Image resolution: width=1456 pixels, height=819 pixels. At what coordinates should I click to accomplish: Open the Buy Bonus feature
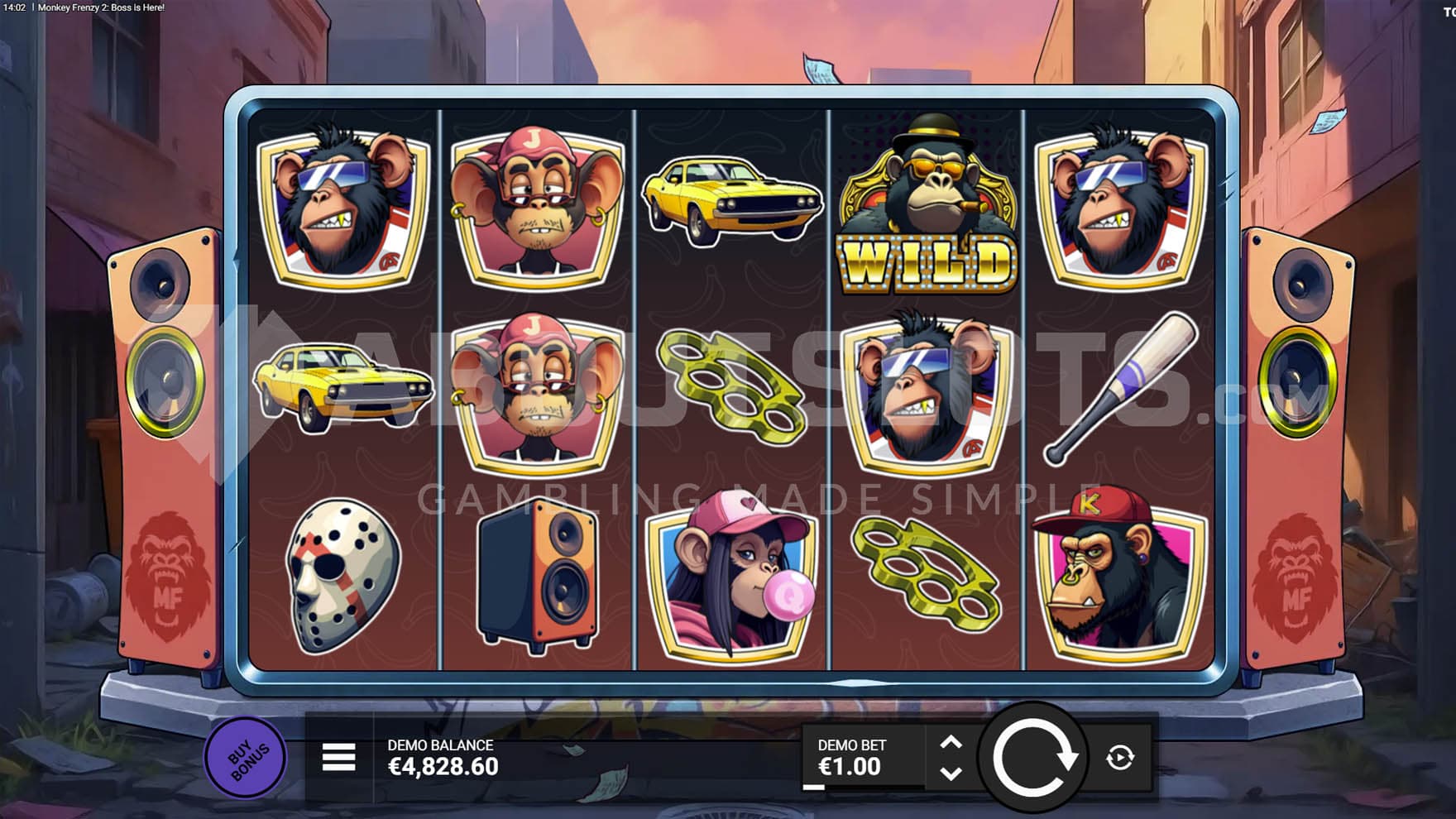click(x=245, y=757)
